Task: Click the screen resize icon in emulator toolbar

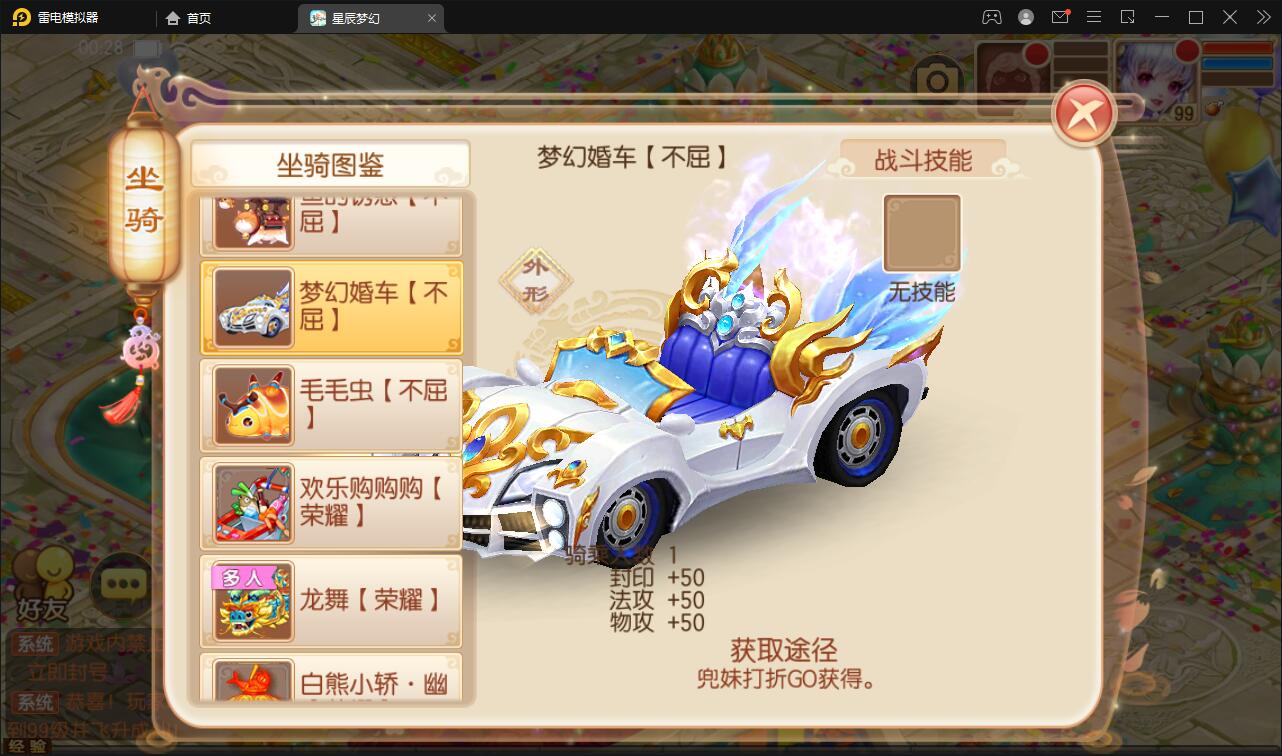Action: pos(1127,17)
